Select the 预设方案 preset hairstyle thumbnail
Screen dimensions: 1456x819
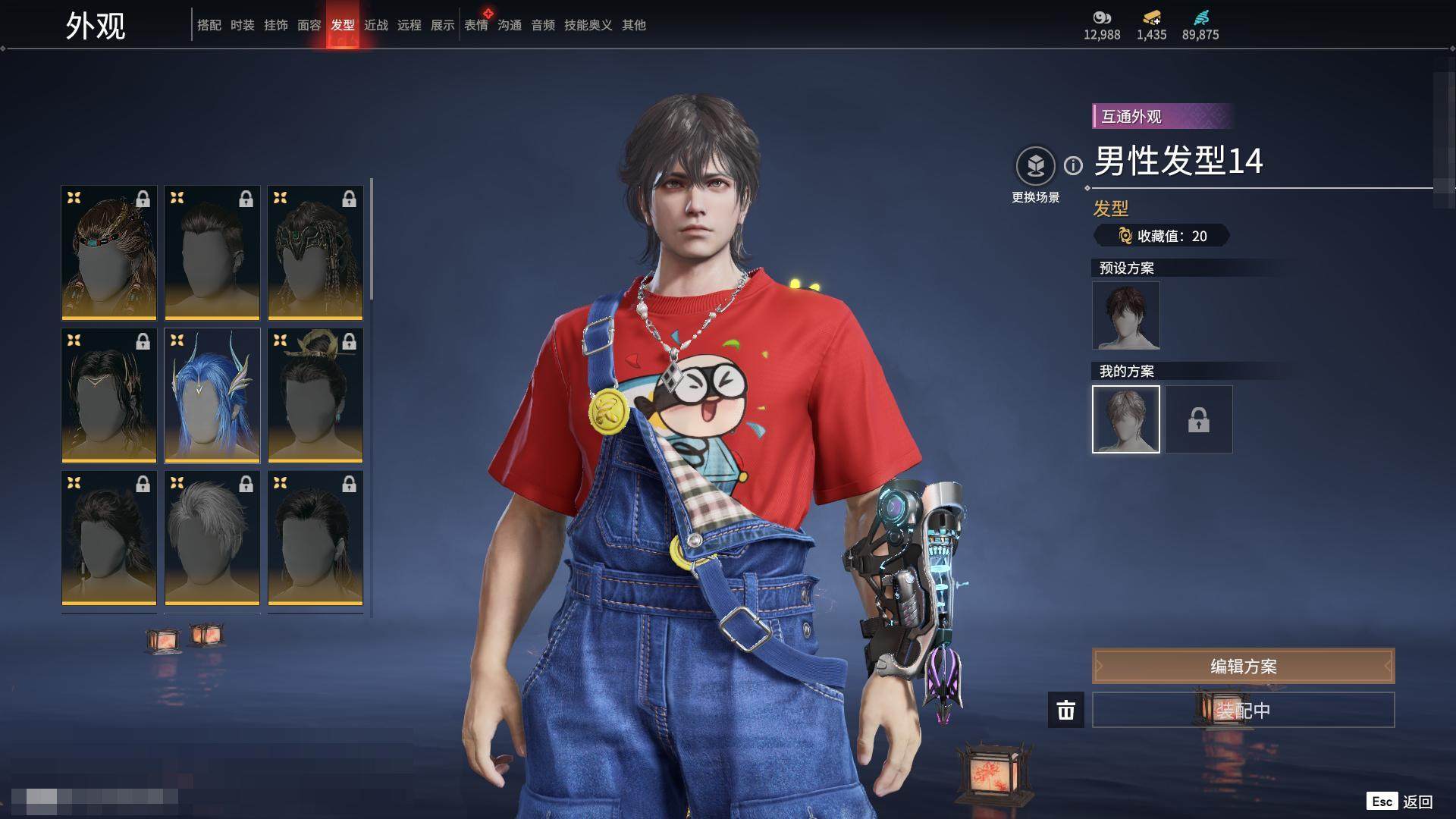click(1125, 315)
